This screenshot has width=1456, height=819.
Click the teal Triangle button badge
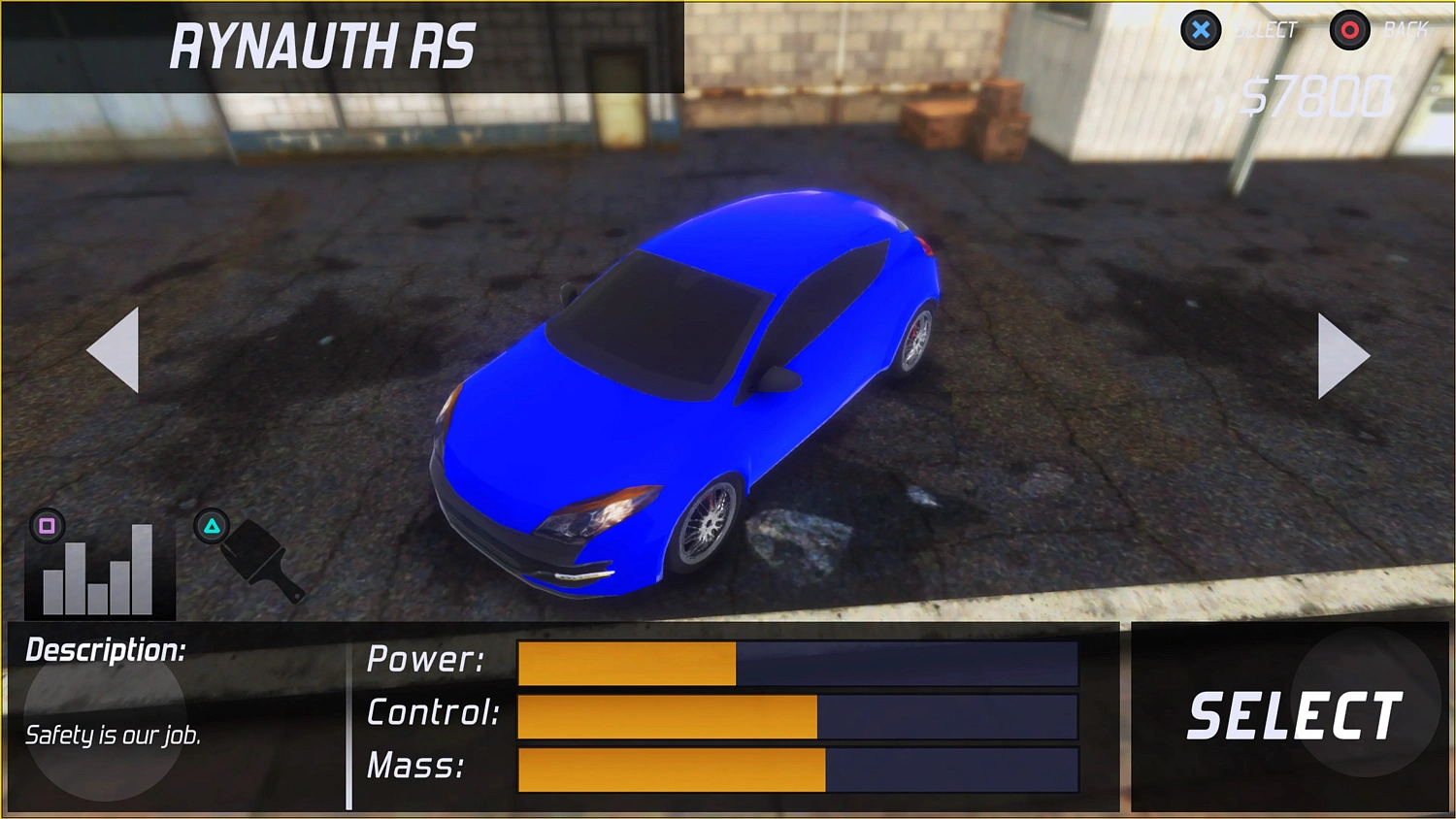pos(214,528)
